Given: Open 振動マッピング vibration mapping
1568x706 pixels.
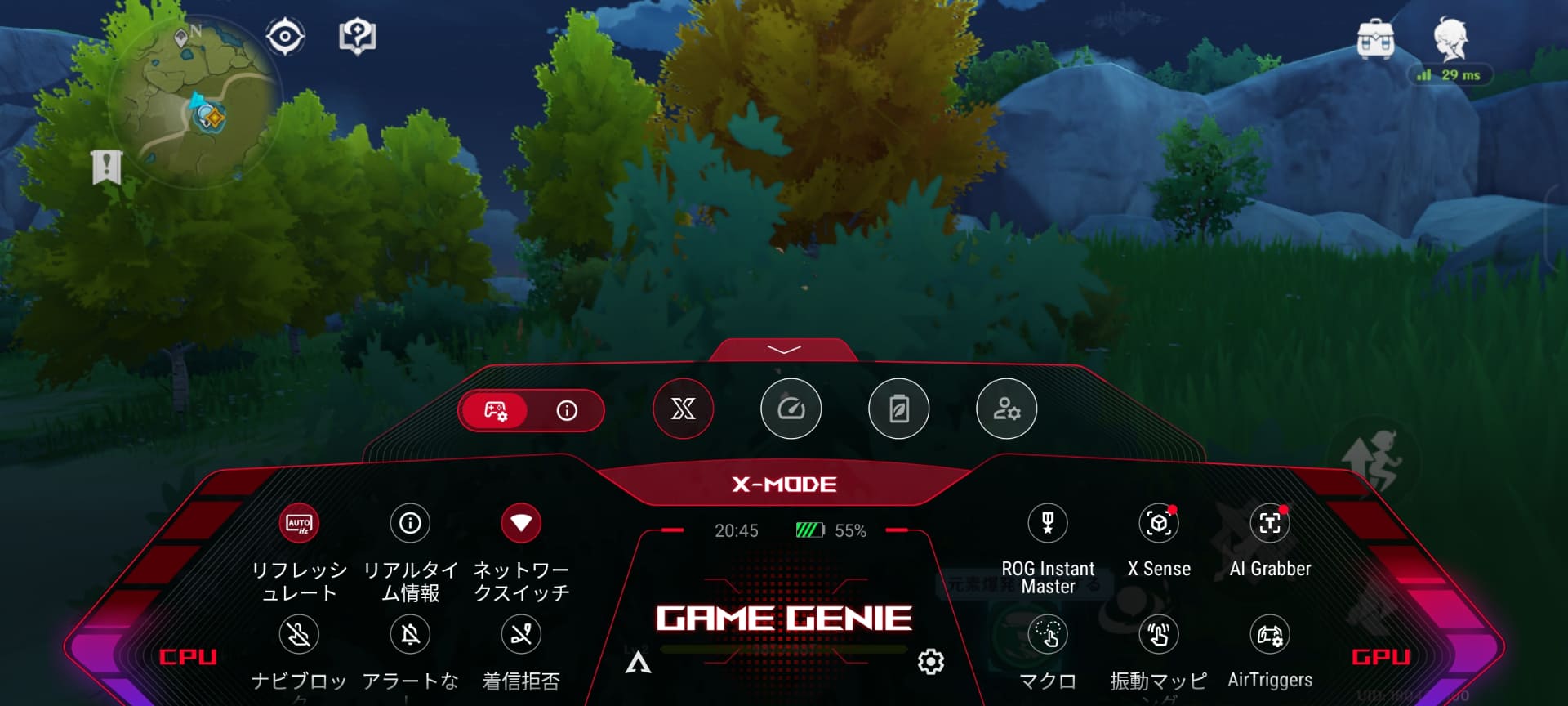Looking at the screenshot, I should [x=1159, y=634].
